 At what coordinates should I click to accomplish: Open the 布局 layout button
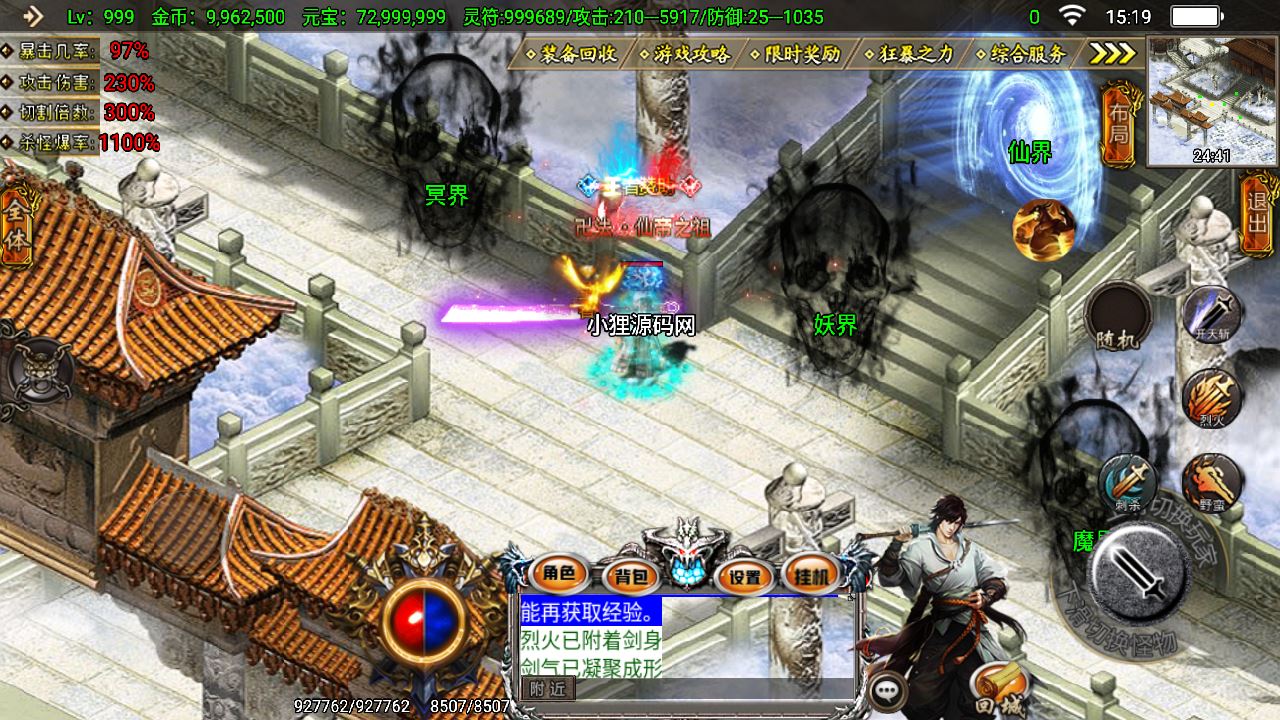coord(1119,125)
